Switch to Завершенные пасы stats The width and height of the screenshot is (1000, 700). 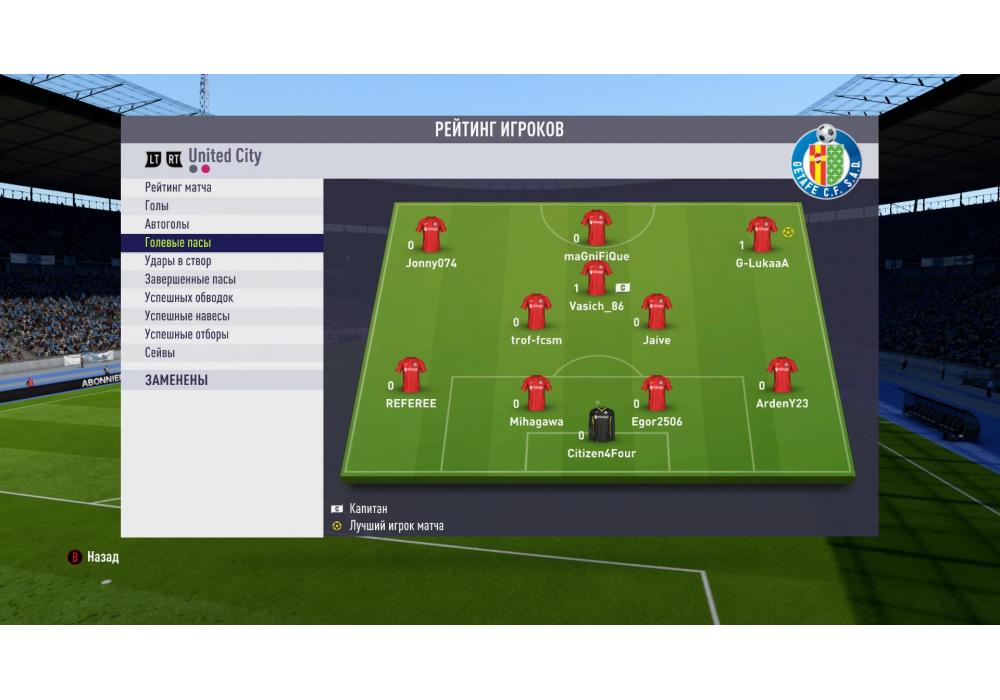pos(190,280)
